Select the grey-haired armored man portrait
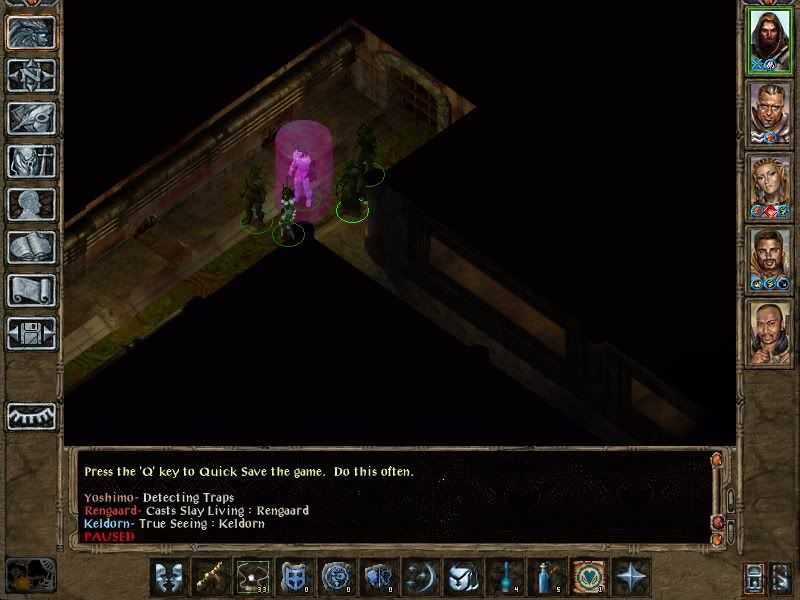 [x=769, y=112]
